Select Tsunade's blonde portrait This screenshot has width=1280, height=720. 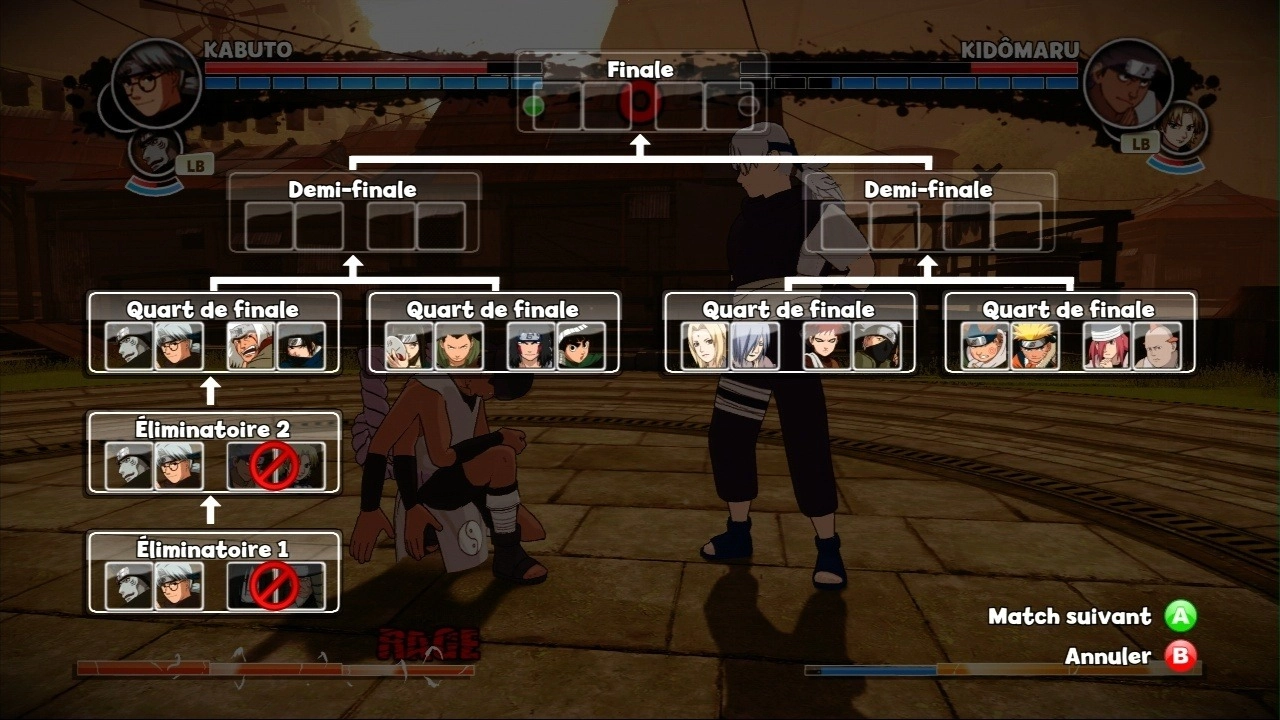[705, 346]
